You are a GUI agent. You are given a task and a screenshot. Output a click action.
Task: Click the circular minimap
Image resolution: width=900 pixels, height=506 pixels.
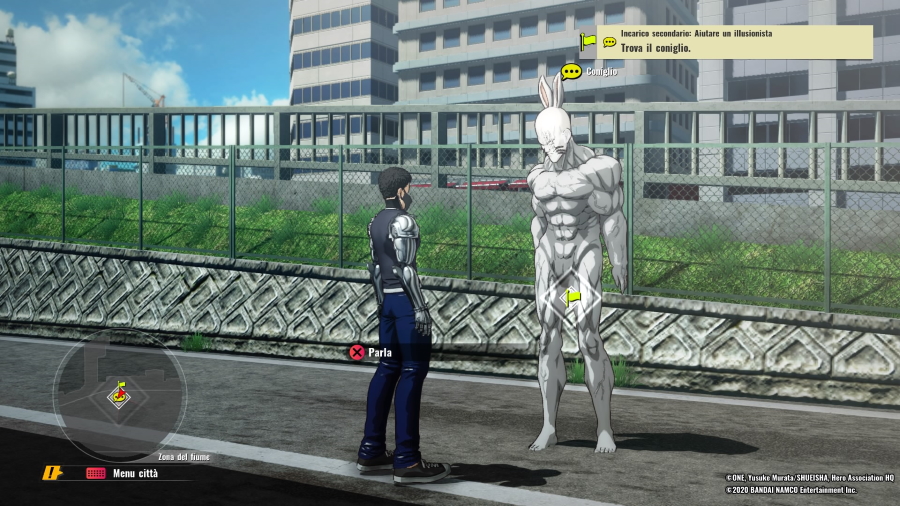coord(119,394)
